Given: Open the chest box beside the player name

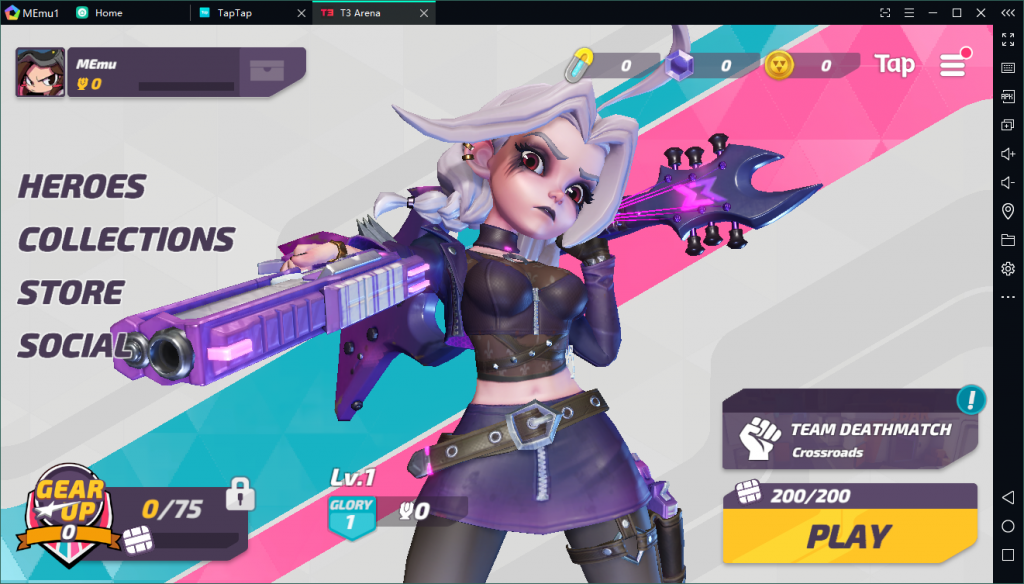Looking at the screenshot, I should [x=267, y=71].
